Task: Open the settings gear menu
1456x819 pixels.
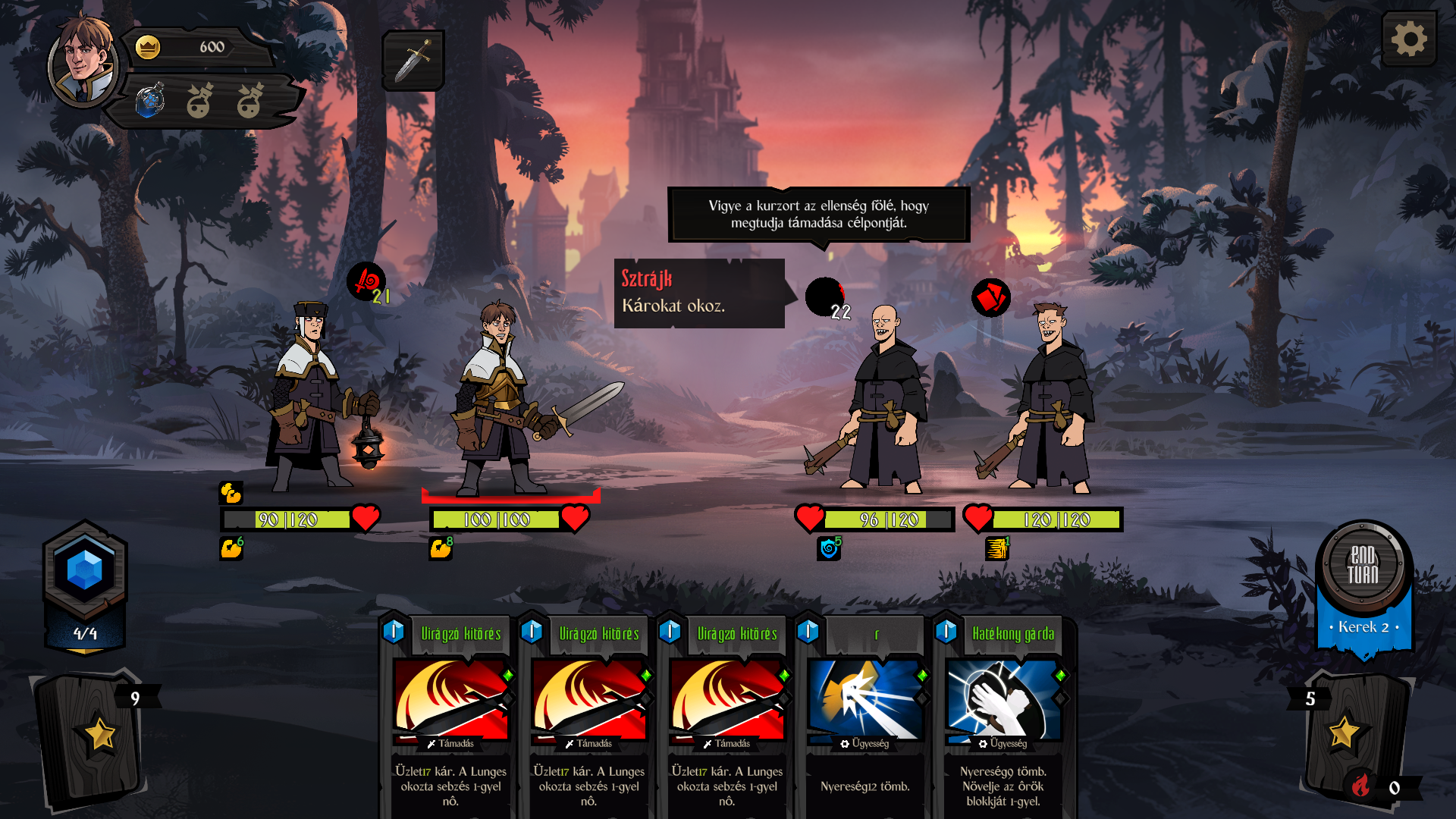Action: [x=1409, y=39]
